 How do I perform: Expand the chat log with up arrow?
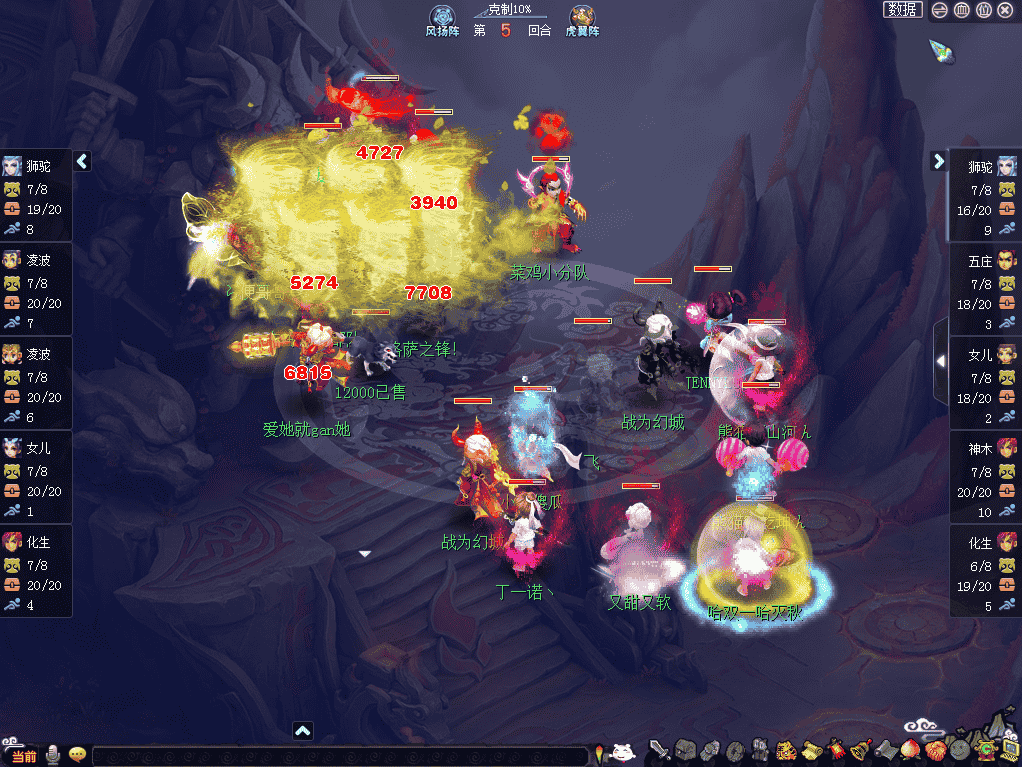coord(303,731)
